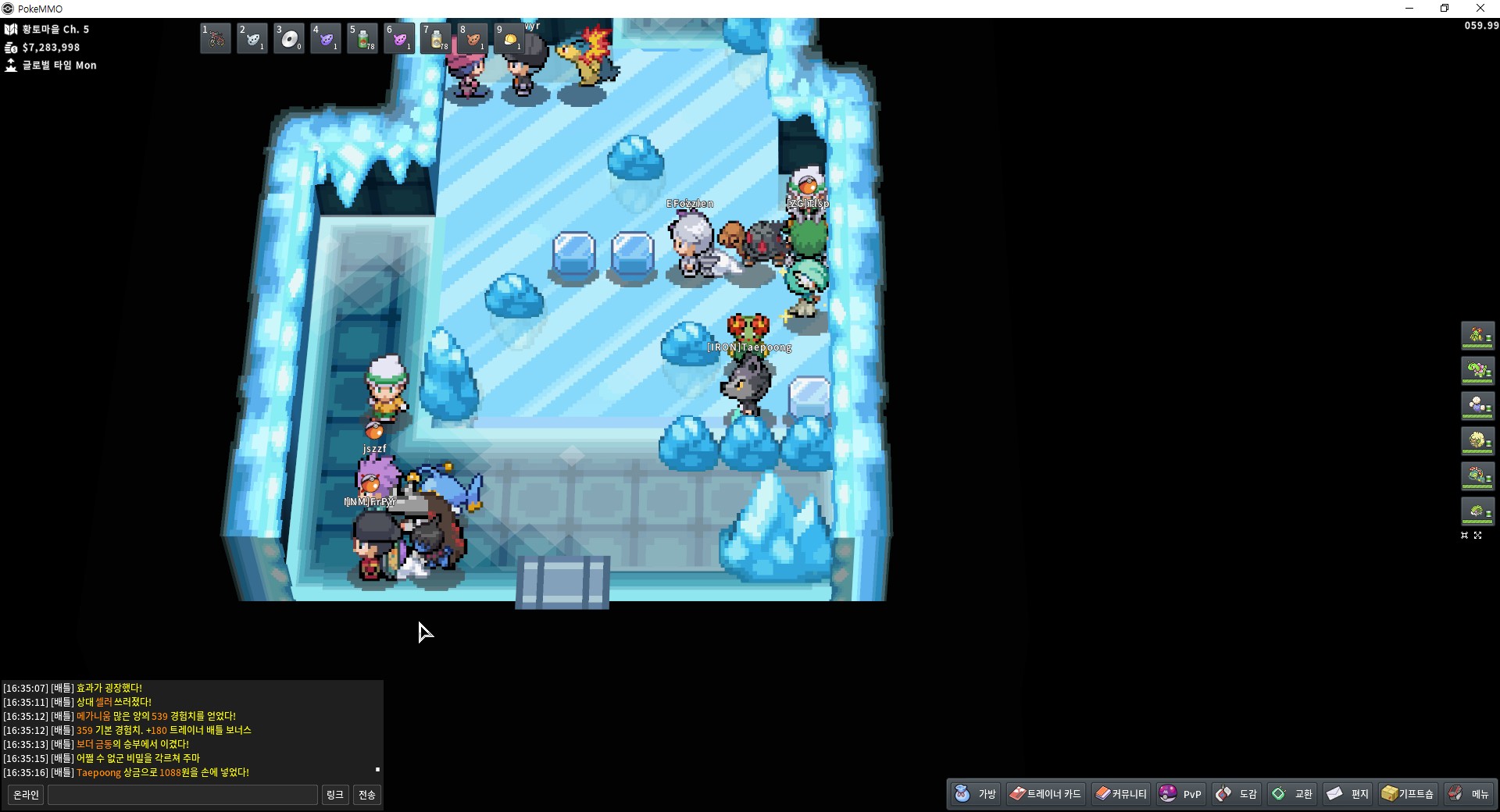Click the chat message input field
Image resolution: width=1500 pixels, height=812 pixels.
pyautogui.click(x=183, y=795)
